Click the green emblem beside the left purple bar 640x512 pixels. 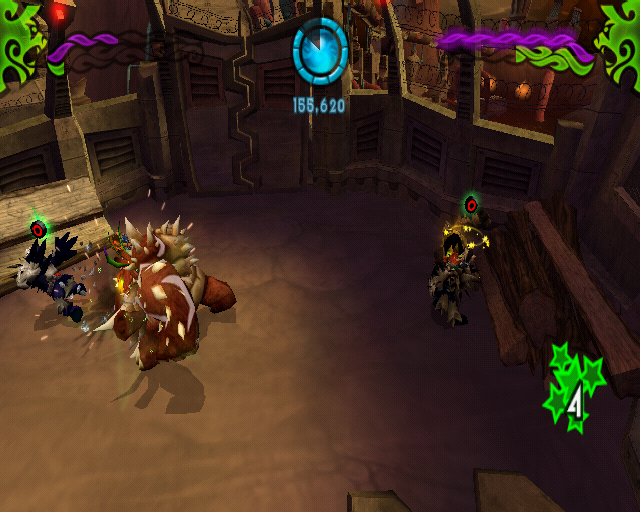point(22,38)
